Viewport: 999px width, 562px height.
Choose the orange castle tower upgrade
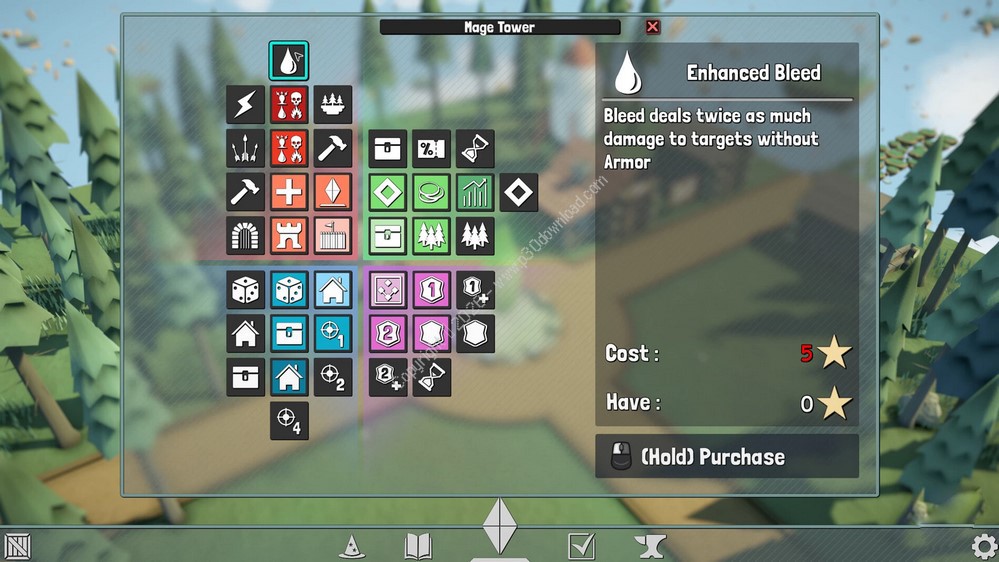289,236
